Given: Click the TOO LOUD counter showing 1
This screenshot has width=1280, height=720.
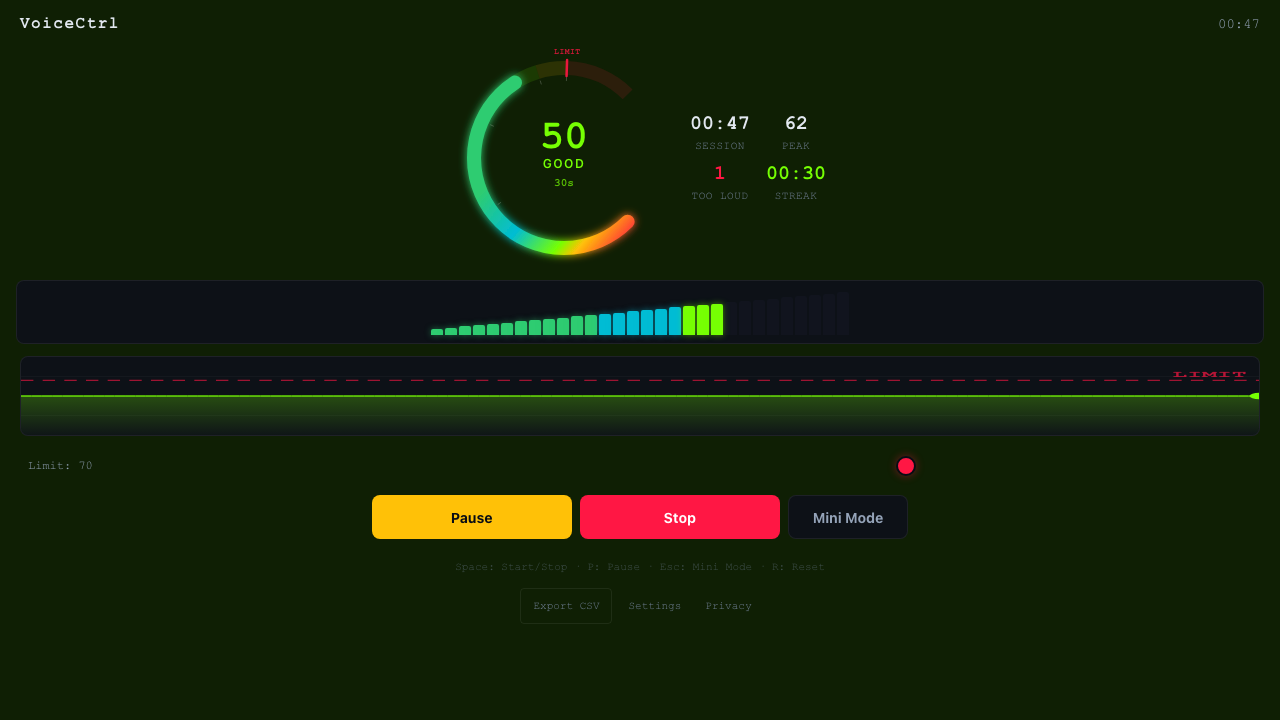Looking at the screenshot, I should click(x=719, y=172).
